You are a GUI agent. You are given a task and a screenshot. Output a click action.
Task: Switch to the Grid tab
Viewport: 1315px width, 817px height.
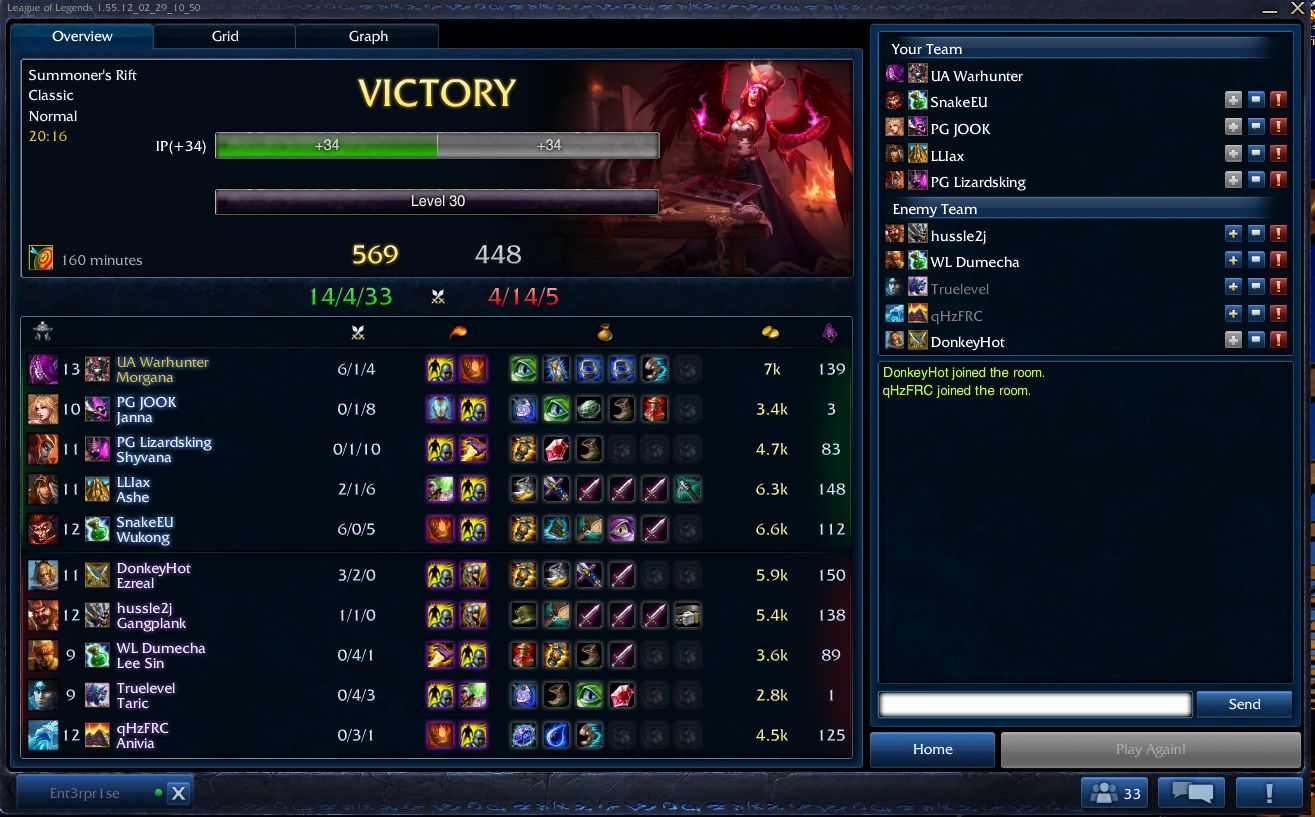pyautogui.click(x=225, y=36)
